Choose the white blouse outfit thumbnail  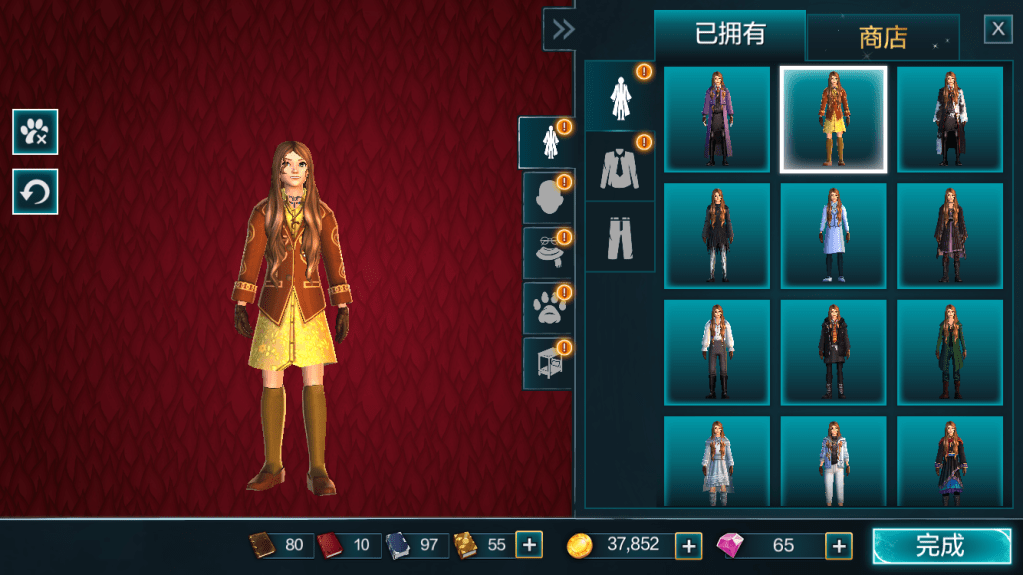(x=717, y=353)
